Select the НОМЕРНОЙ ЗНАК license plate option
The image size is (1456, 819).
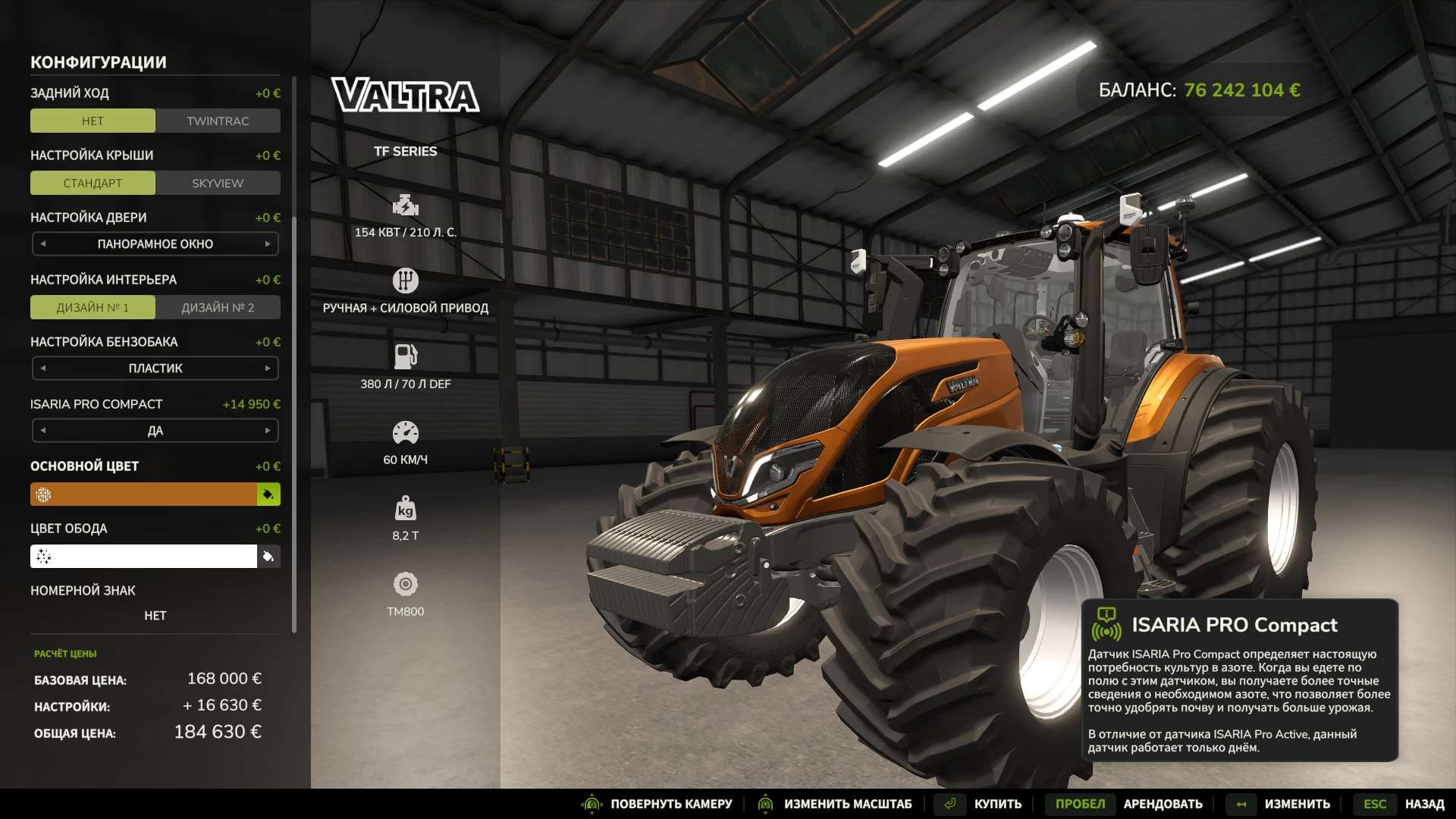pyautogui.click(x=155, y=615)
